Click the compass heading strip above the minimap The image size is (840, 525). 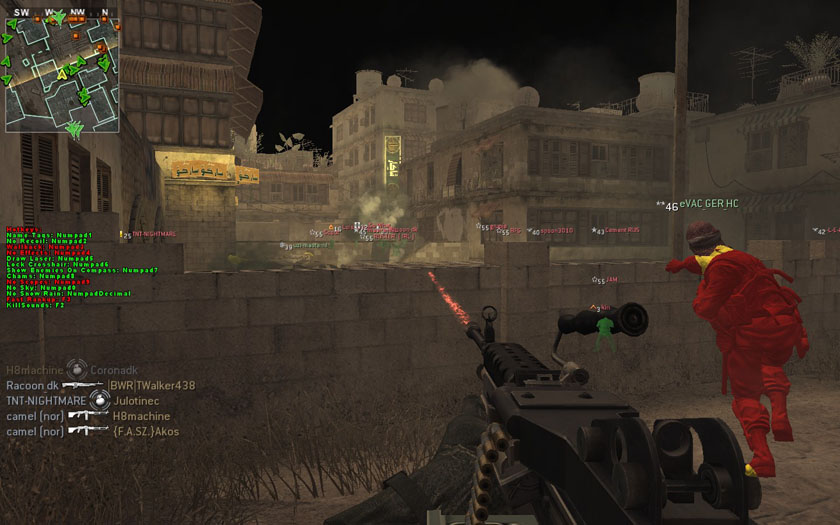(x=62, y=13)
